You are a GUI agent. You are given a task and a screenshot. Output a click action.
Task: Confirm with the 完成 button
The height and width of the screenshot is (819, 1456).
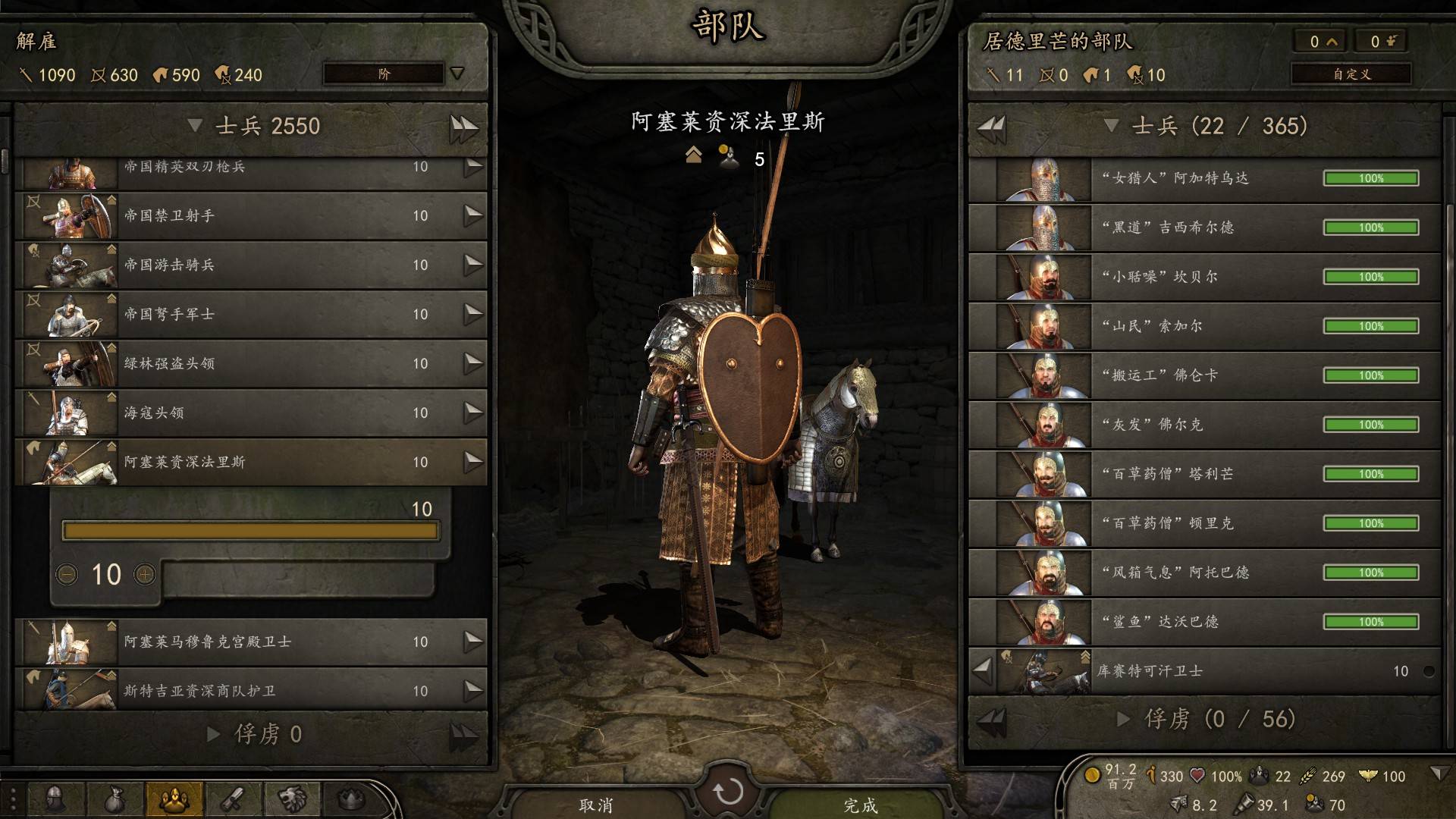coord(860,804)
